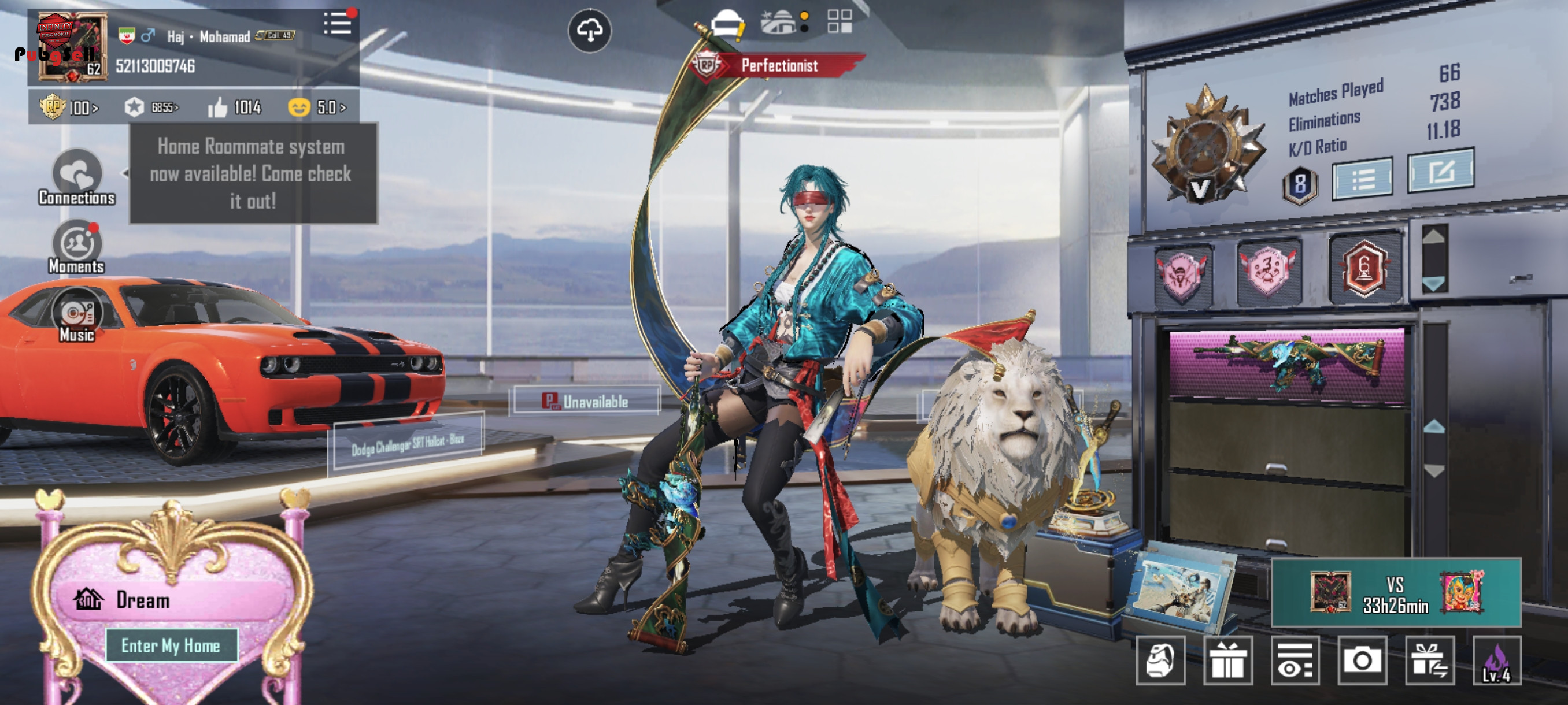Open the list menu at top of profile
Screen dimensions: 1568x705
pos(337,24)
